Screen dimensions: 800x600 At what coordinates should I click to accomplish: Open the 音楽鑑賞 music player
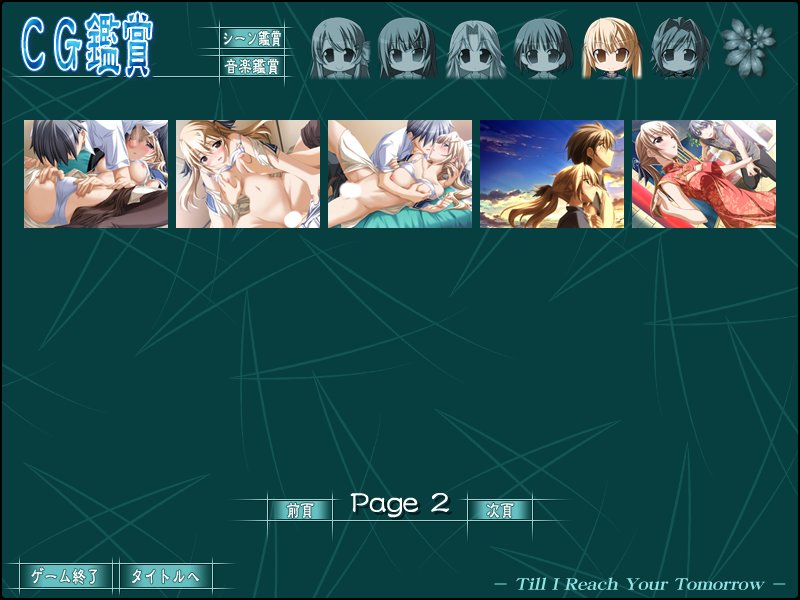pyautogui.click(x=252, y=68)
